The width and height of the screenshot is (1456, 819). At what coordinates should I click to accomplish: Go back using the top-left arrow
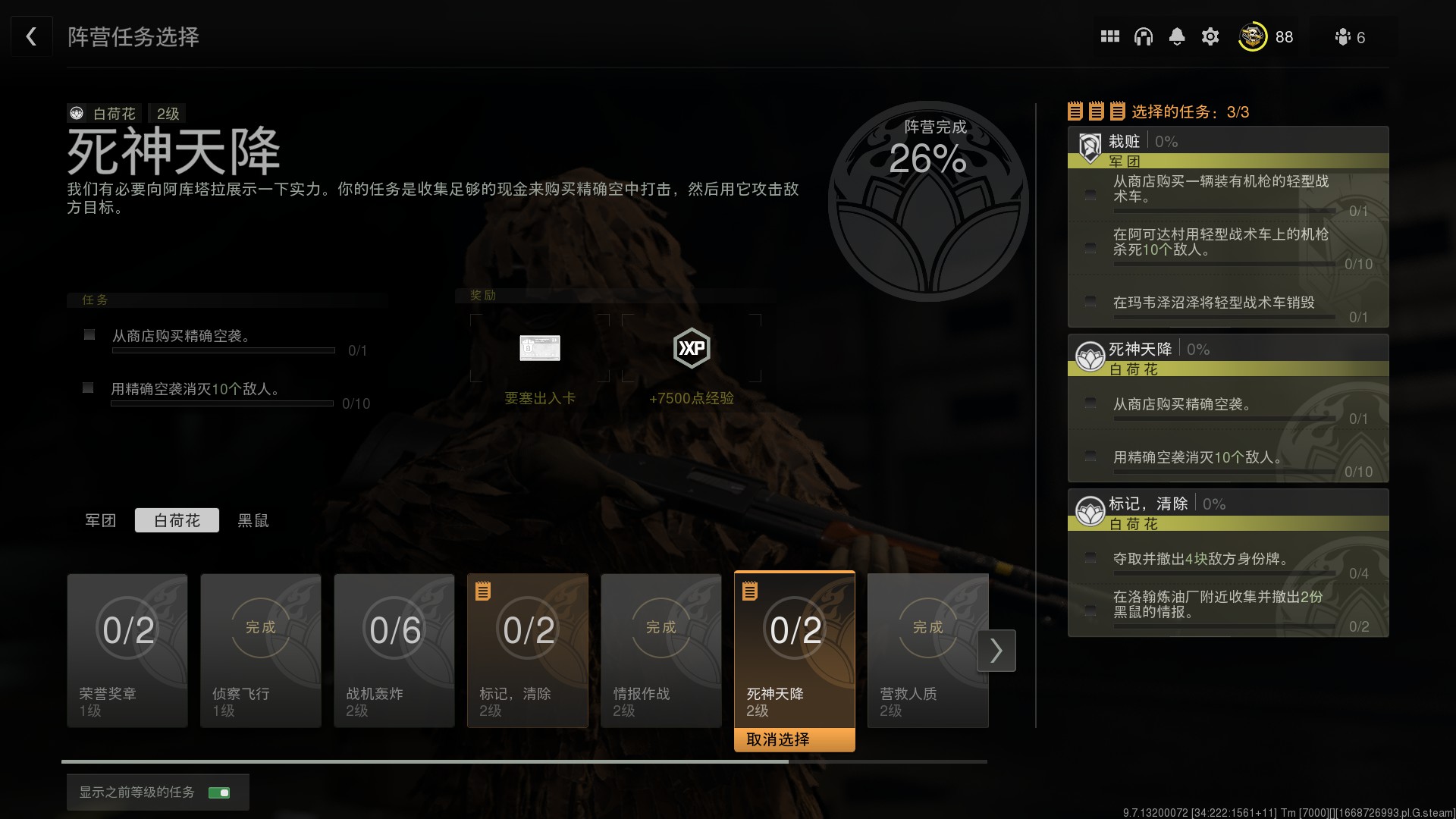point(31,36)
